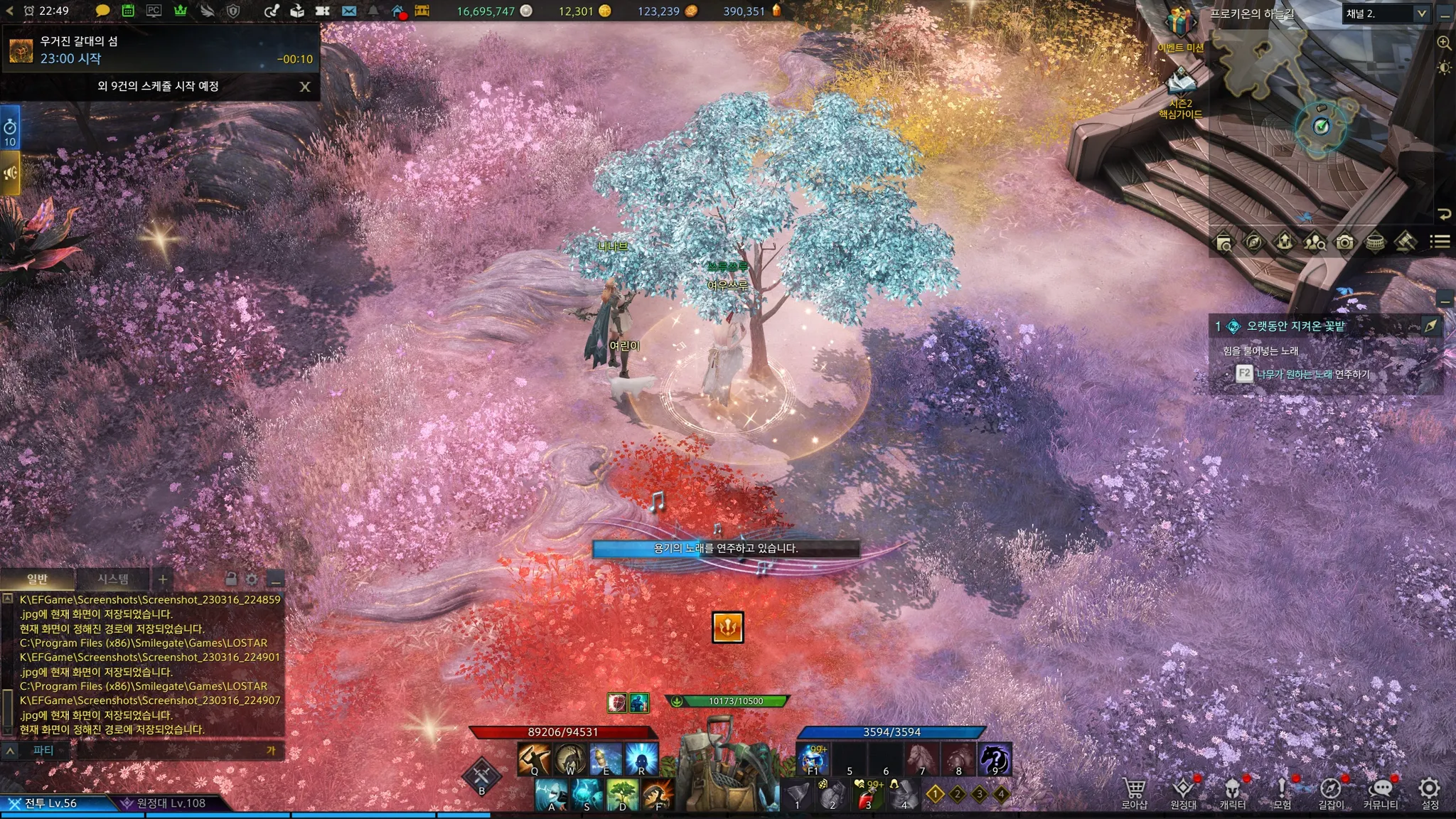The height and width of the screenshot is (819, 1456).
Task: Add a new chat tab with plus button
Action: point(163,579)
